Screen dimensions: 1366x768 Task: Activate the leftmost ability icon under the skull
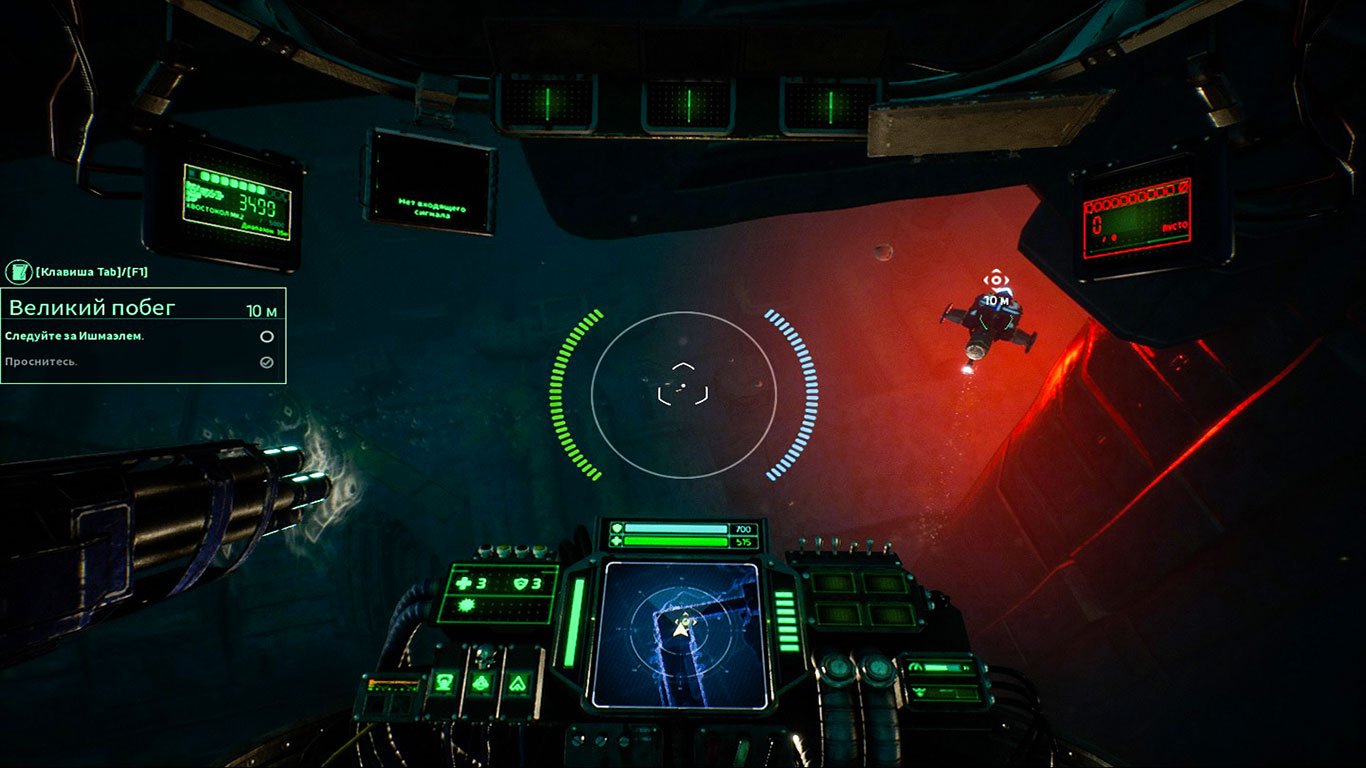(x=441, y=684)
